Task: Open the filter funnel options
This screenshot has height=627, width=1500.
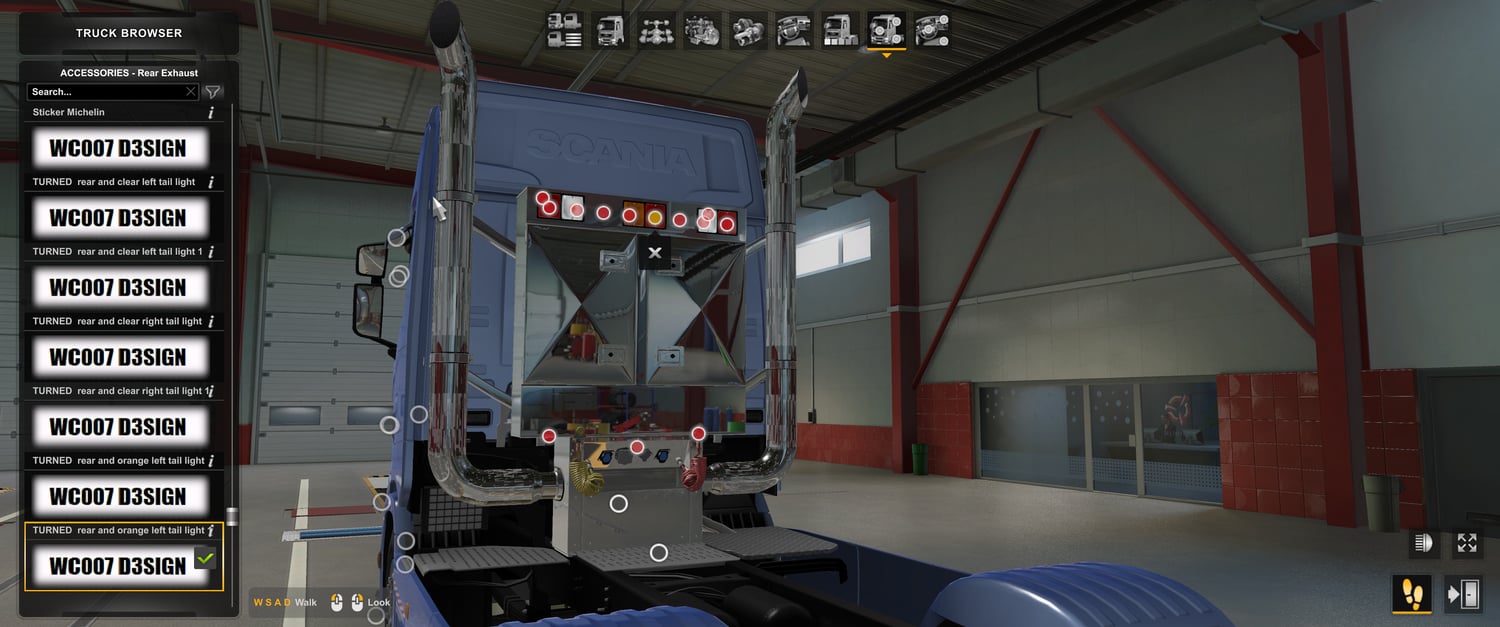Action: click(213, 92)
